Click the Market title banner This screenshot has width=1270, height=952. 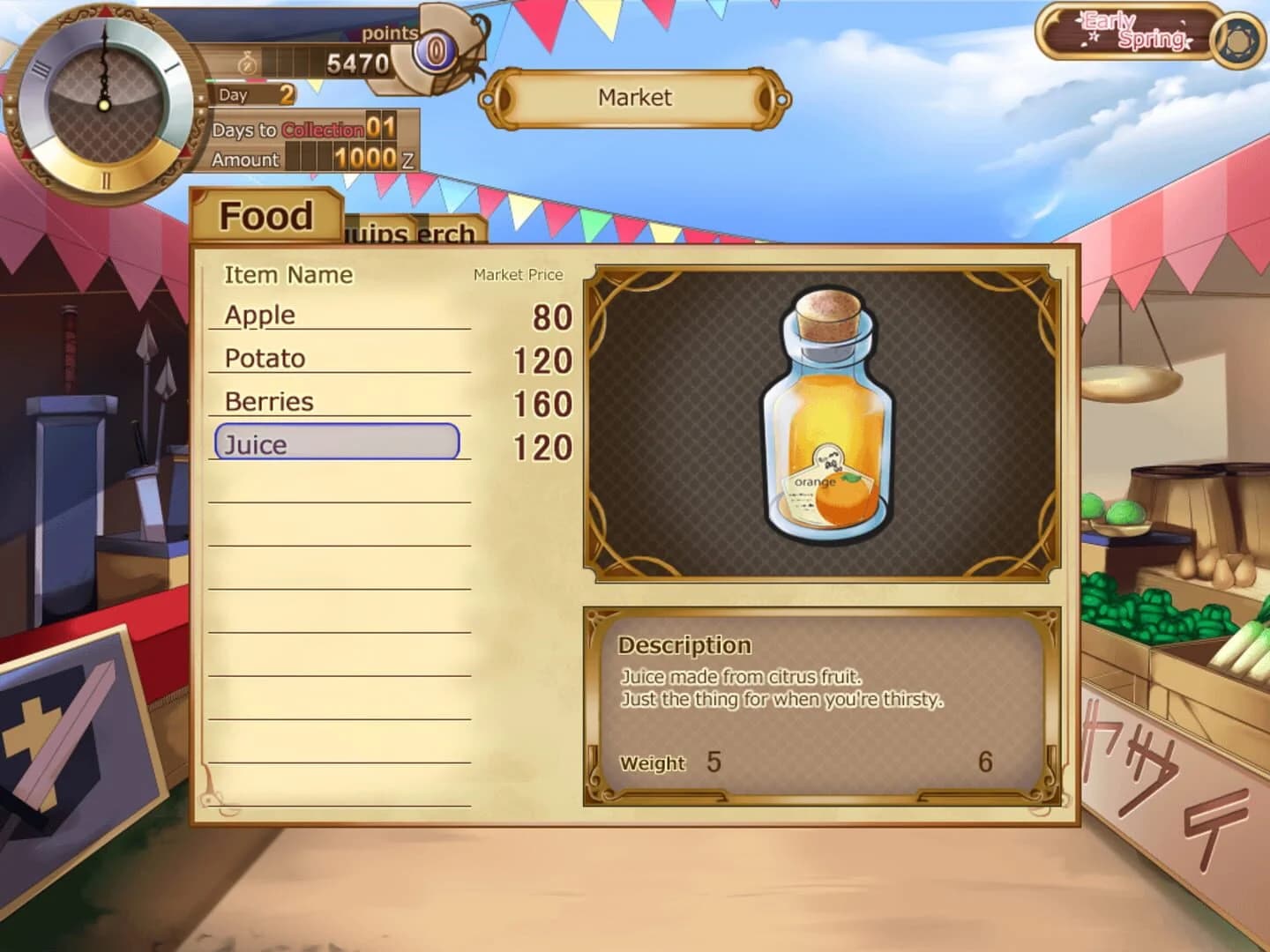click(633, 98)
